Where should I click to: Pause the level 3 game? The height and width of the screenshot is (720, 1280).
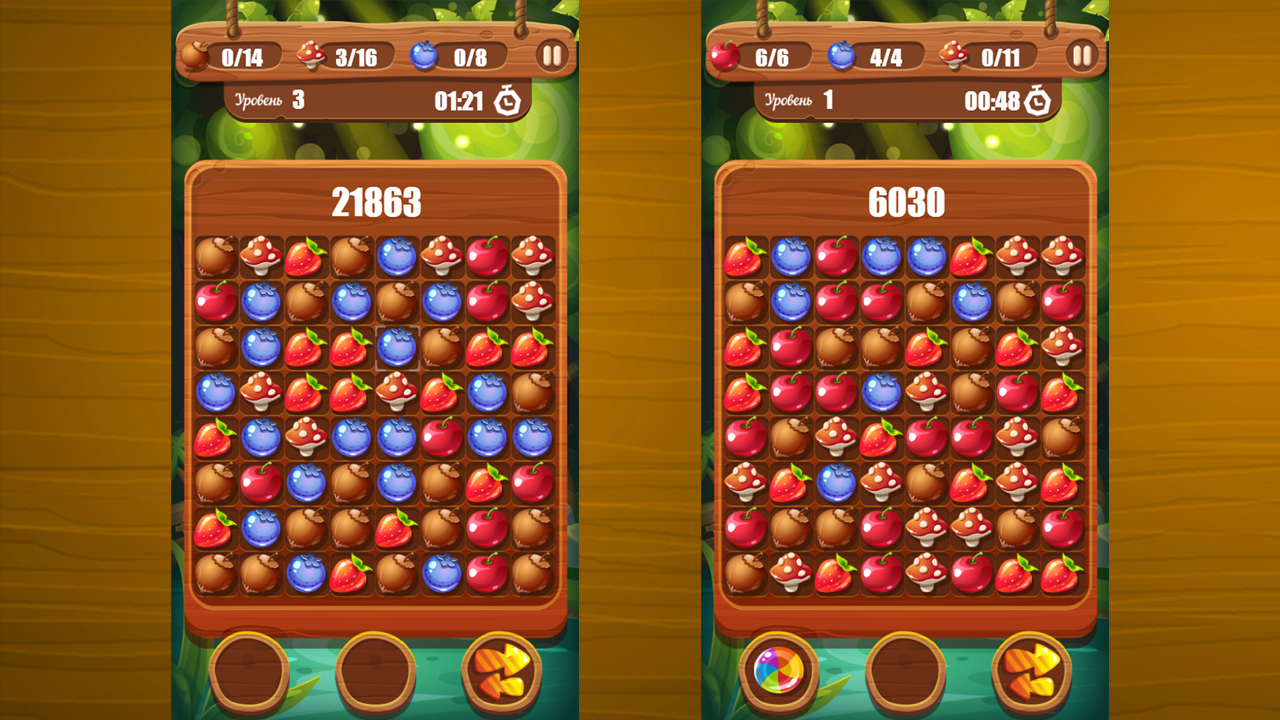coord(554,56)
